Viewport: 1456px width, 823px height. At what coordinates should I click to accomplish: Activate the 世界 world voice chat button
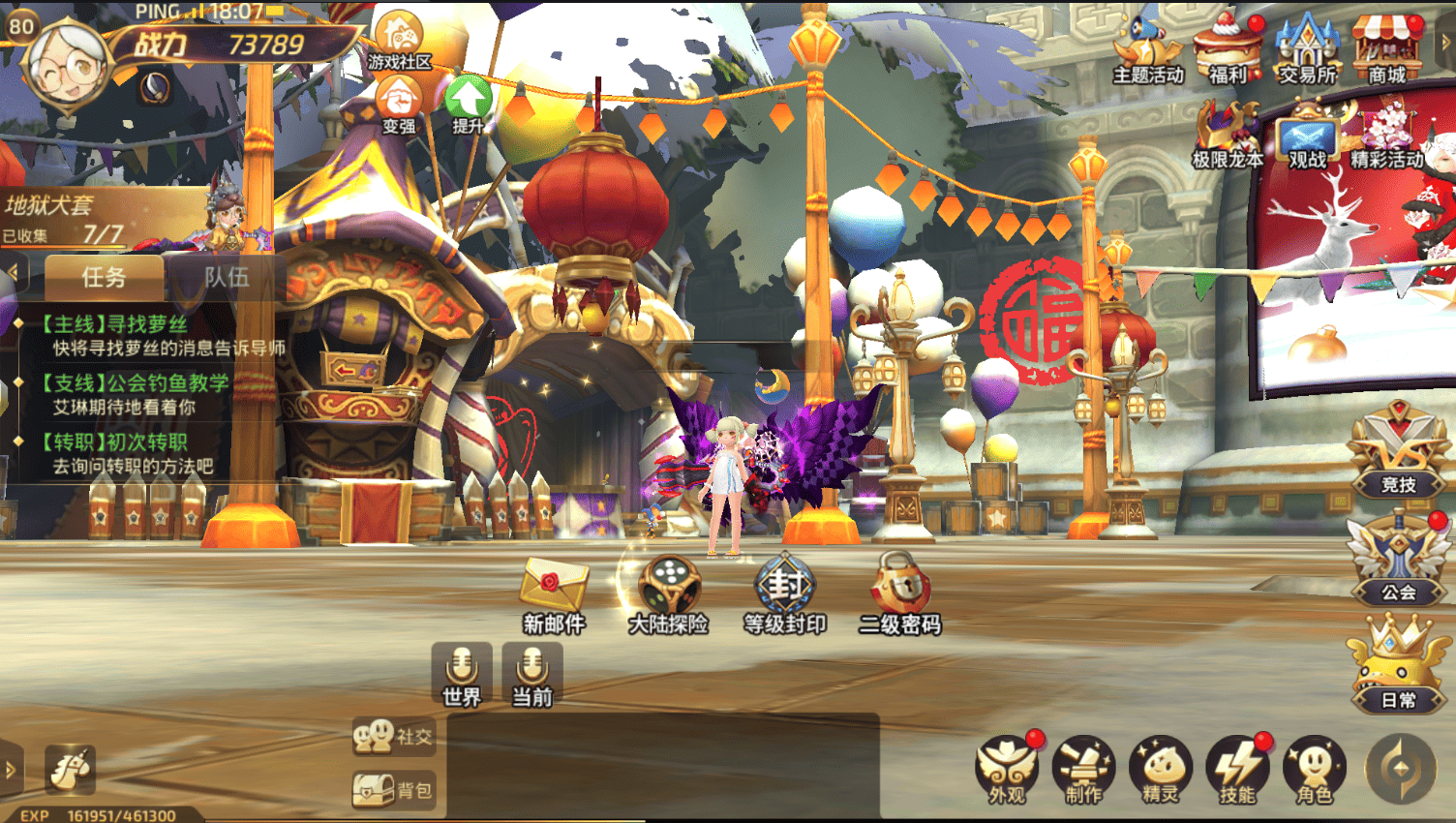point(462,674)
